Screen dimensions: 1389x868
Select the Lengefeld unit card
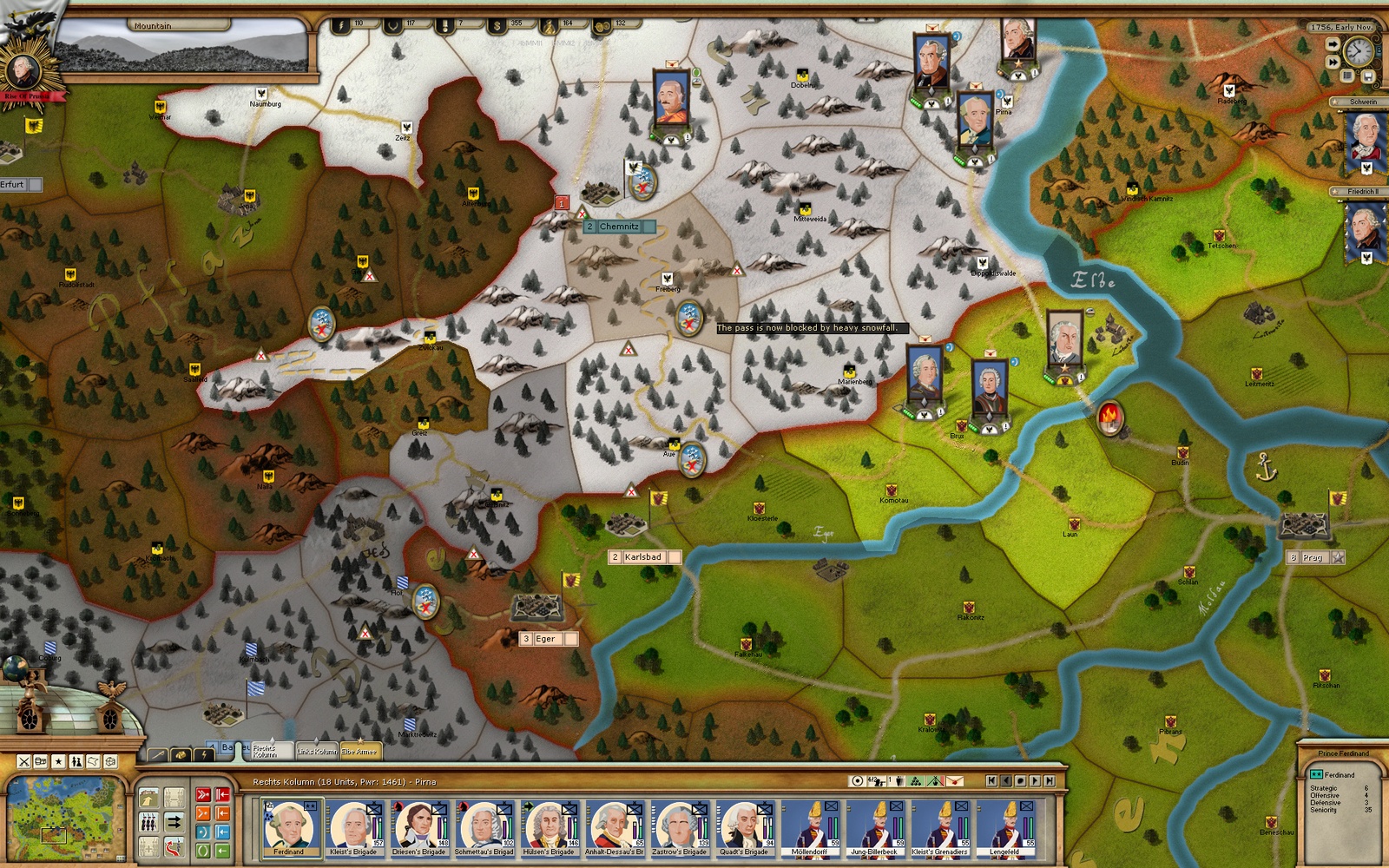[1004, 826]
